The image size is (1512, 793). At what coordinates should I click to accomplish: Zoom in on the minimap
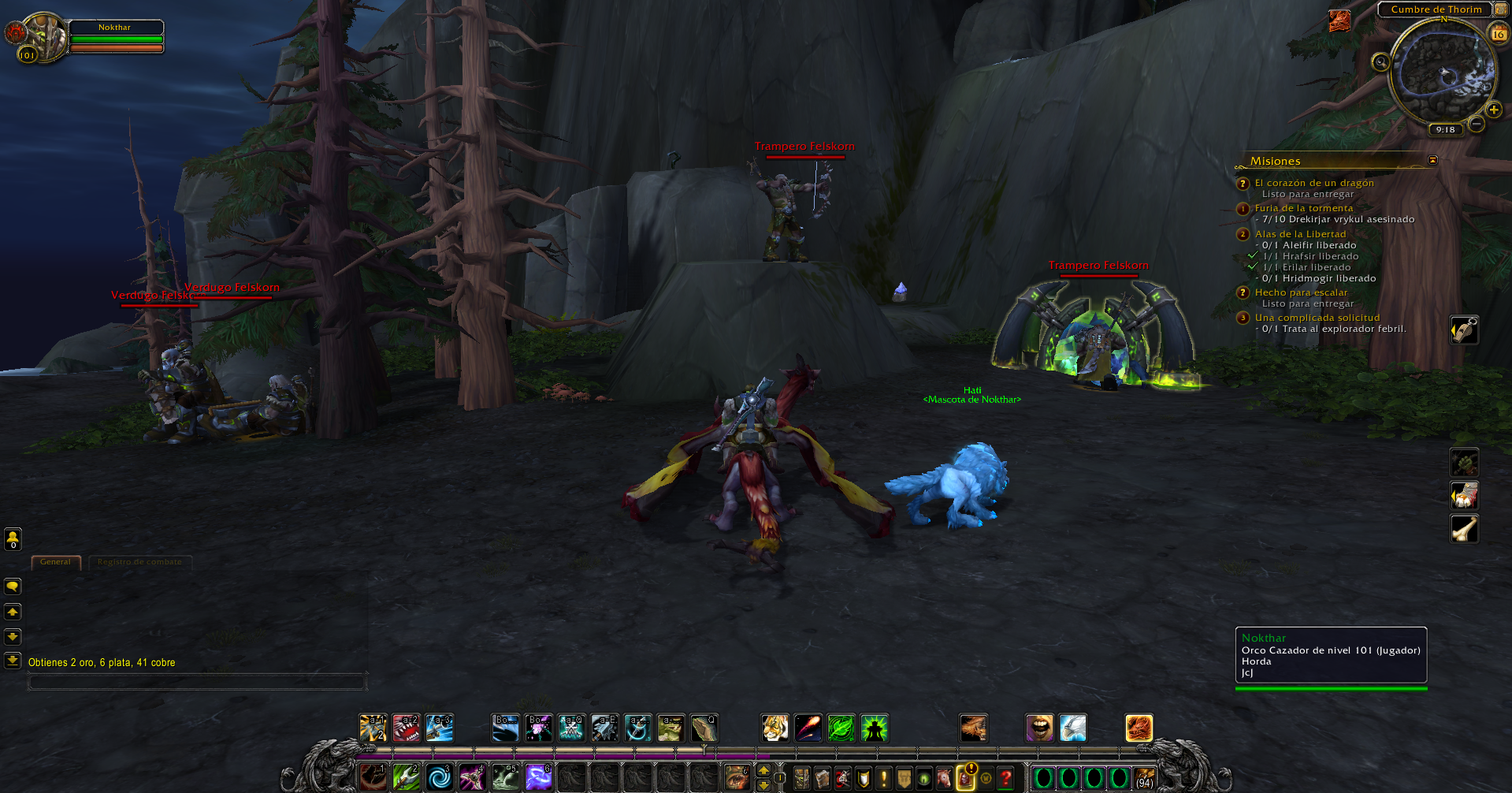click(1493, 110)
